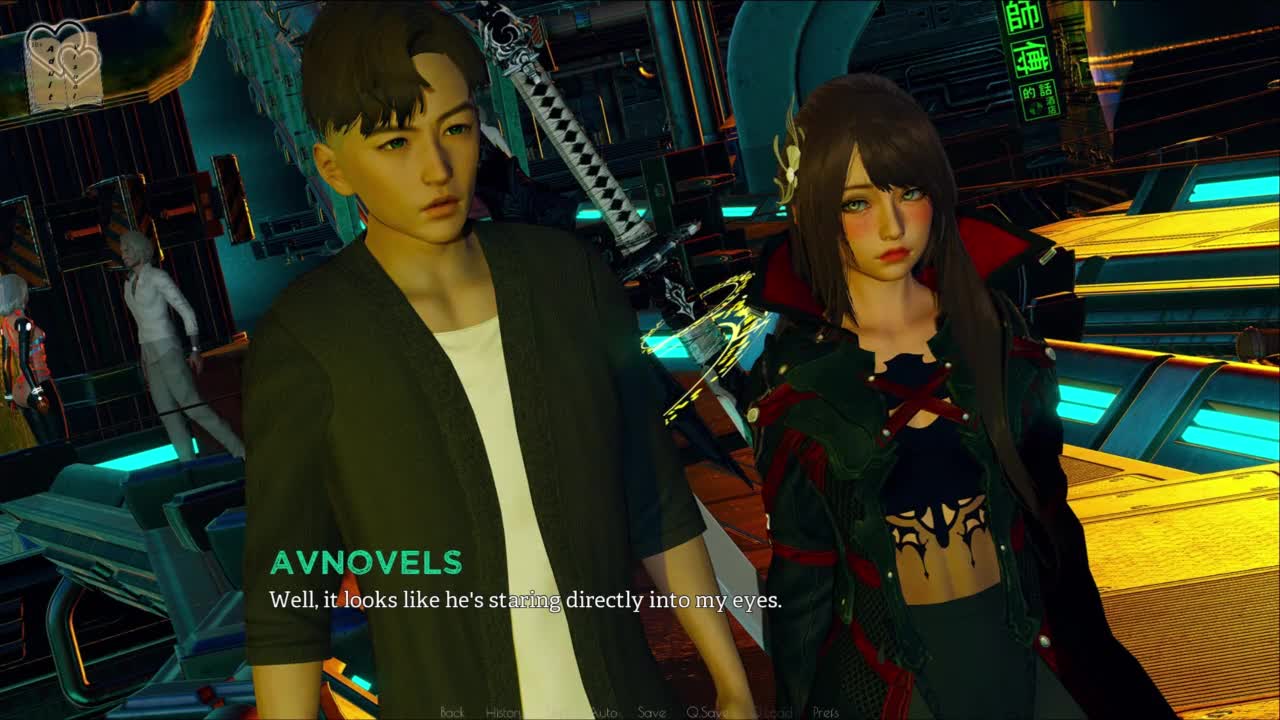Open the Save menu

point(651,712)
